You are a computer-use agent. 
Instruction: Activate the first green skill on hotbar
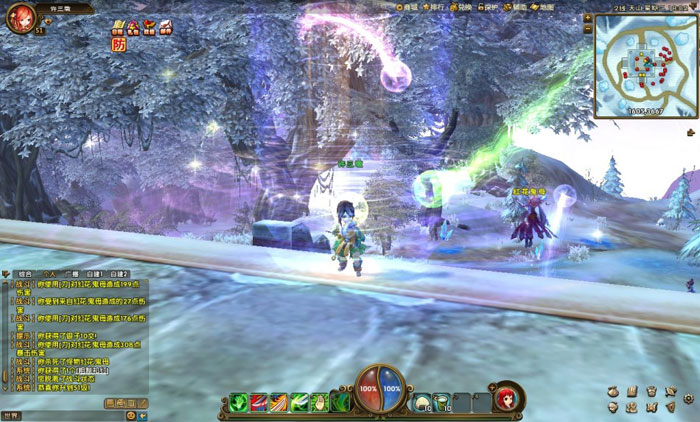pyautogui.click(x=238, y=402)
